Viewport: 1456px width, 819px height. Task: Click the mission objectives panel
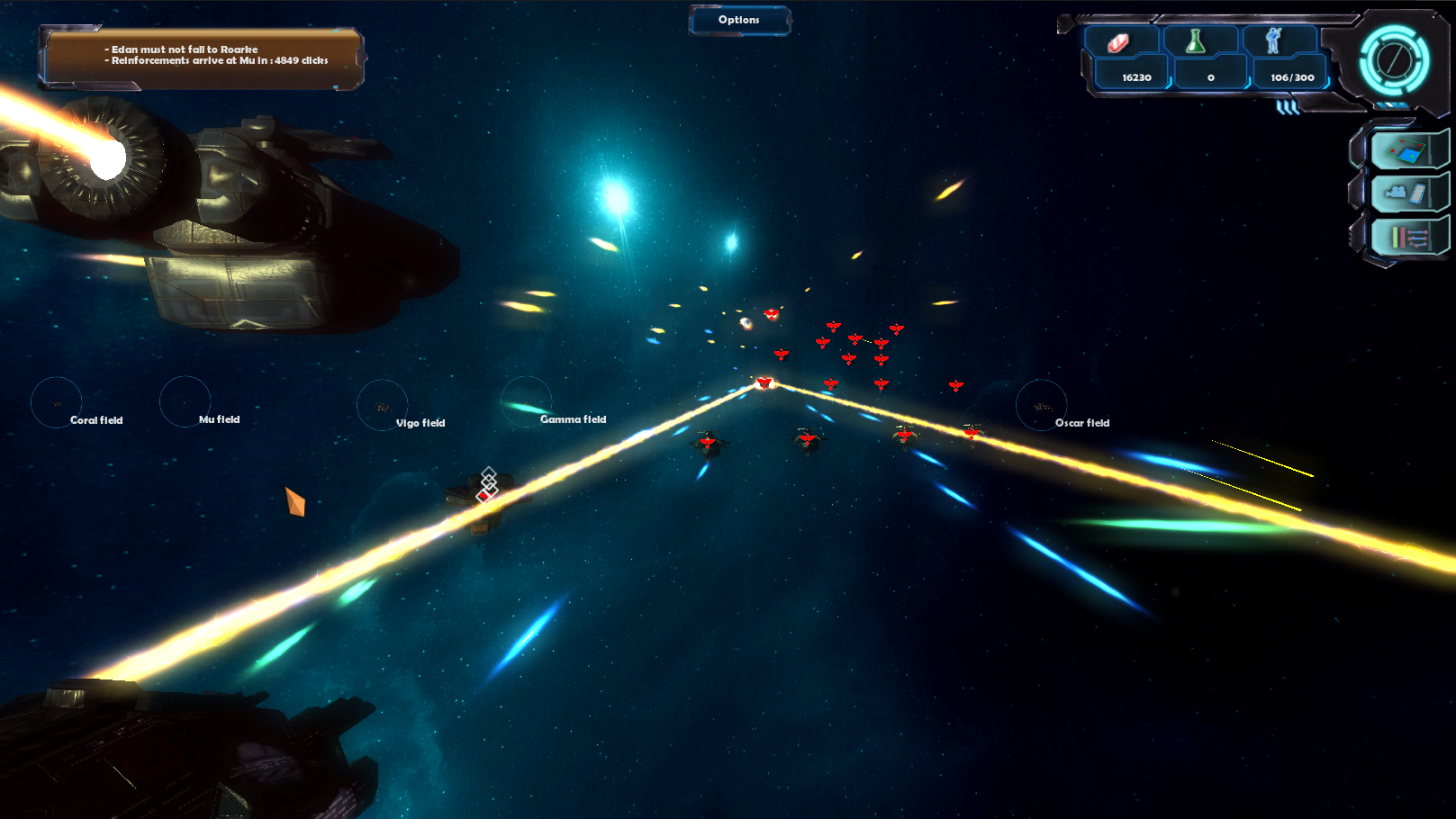[202, 58]
